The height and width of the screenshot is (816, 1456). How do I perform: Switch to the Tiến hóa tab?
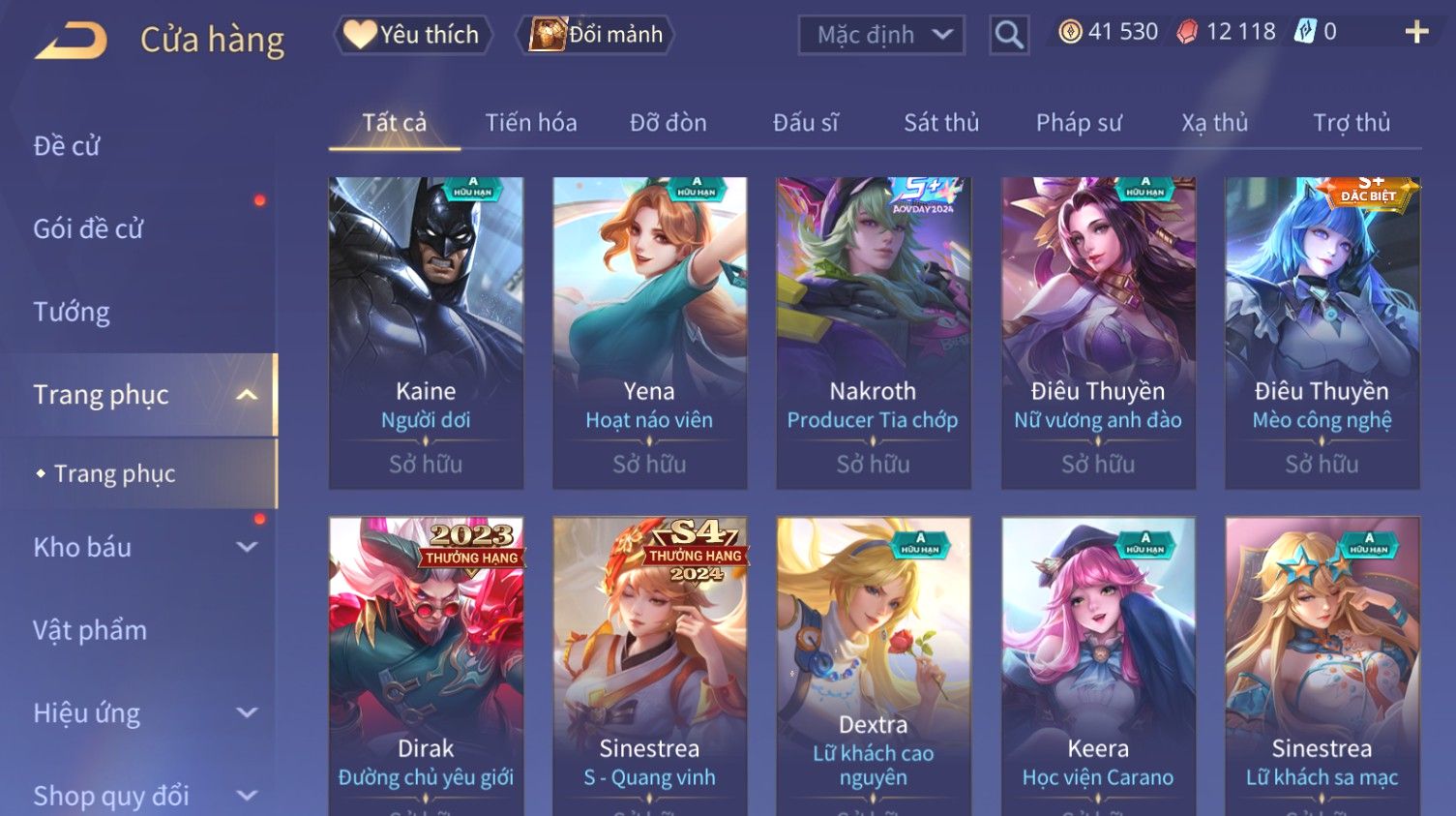[x=531, y=123]
